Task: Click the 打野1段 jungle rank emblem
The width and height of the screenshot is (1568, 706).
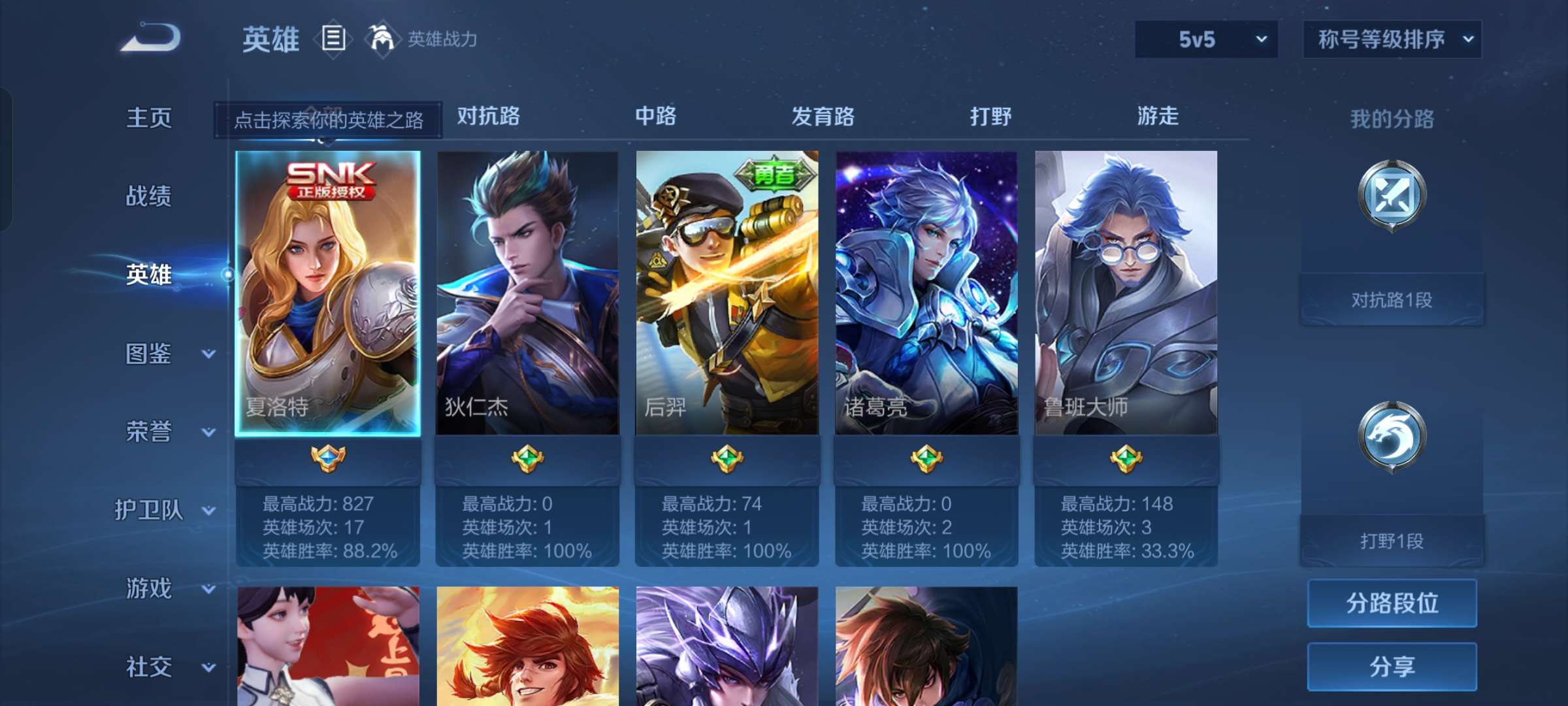Action: pos(1392,437)
